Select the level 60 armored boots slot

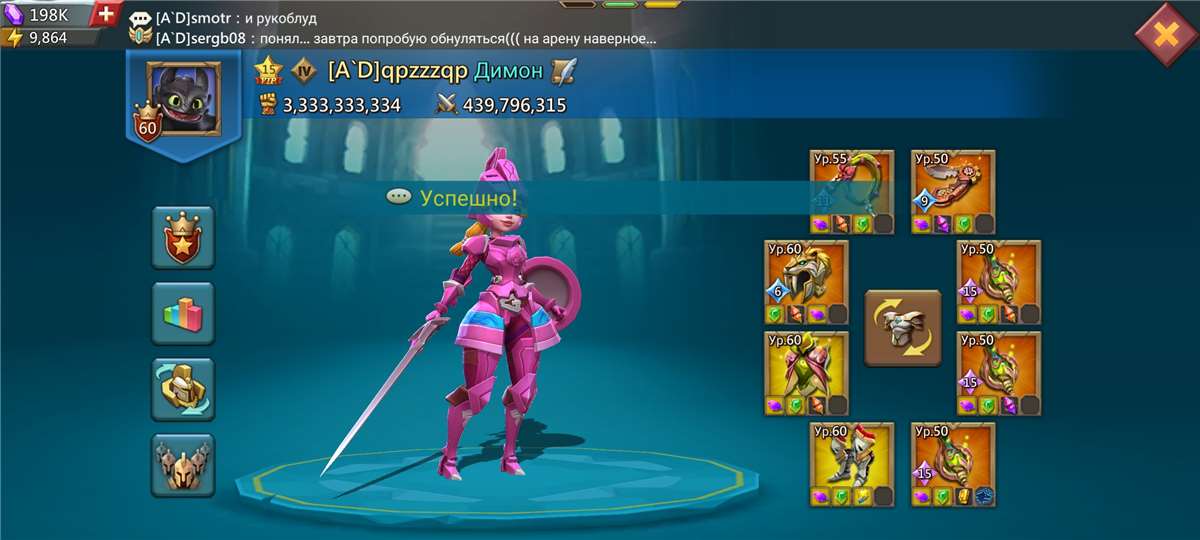tap(851, 463)
